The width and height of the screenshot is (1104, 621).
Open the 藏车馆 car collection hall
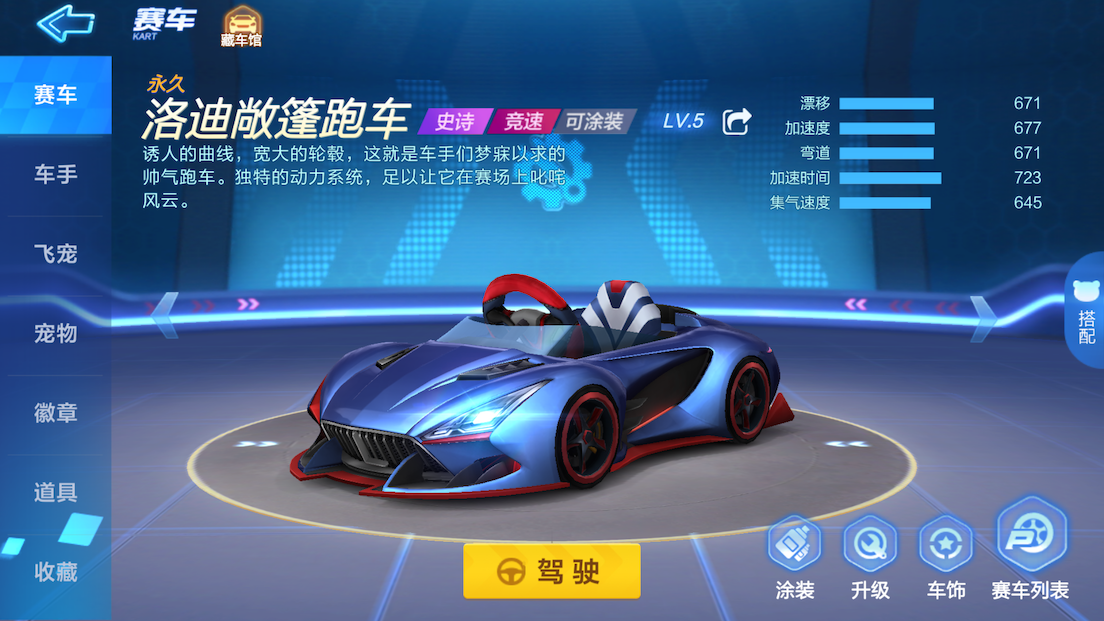[x=241, y=26]
